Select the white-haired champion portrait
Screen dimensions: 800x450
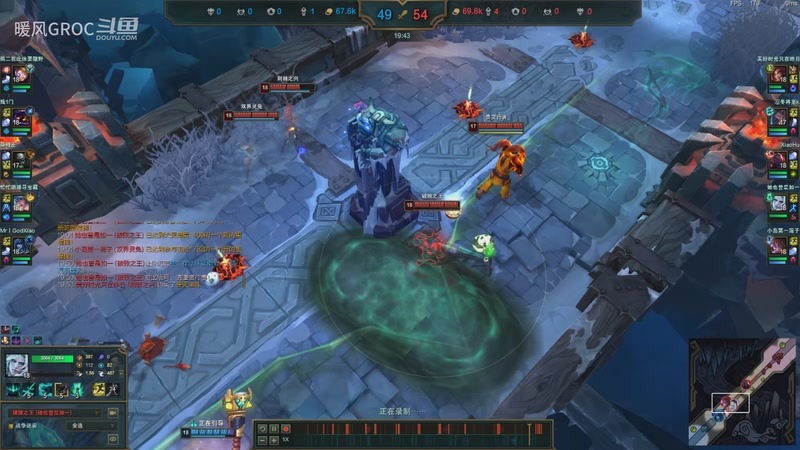19,366
